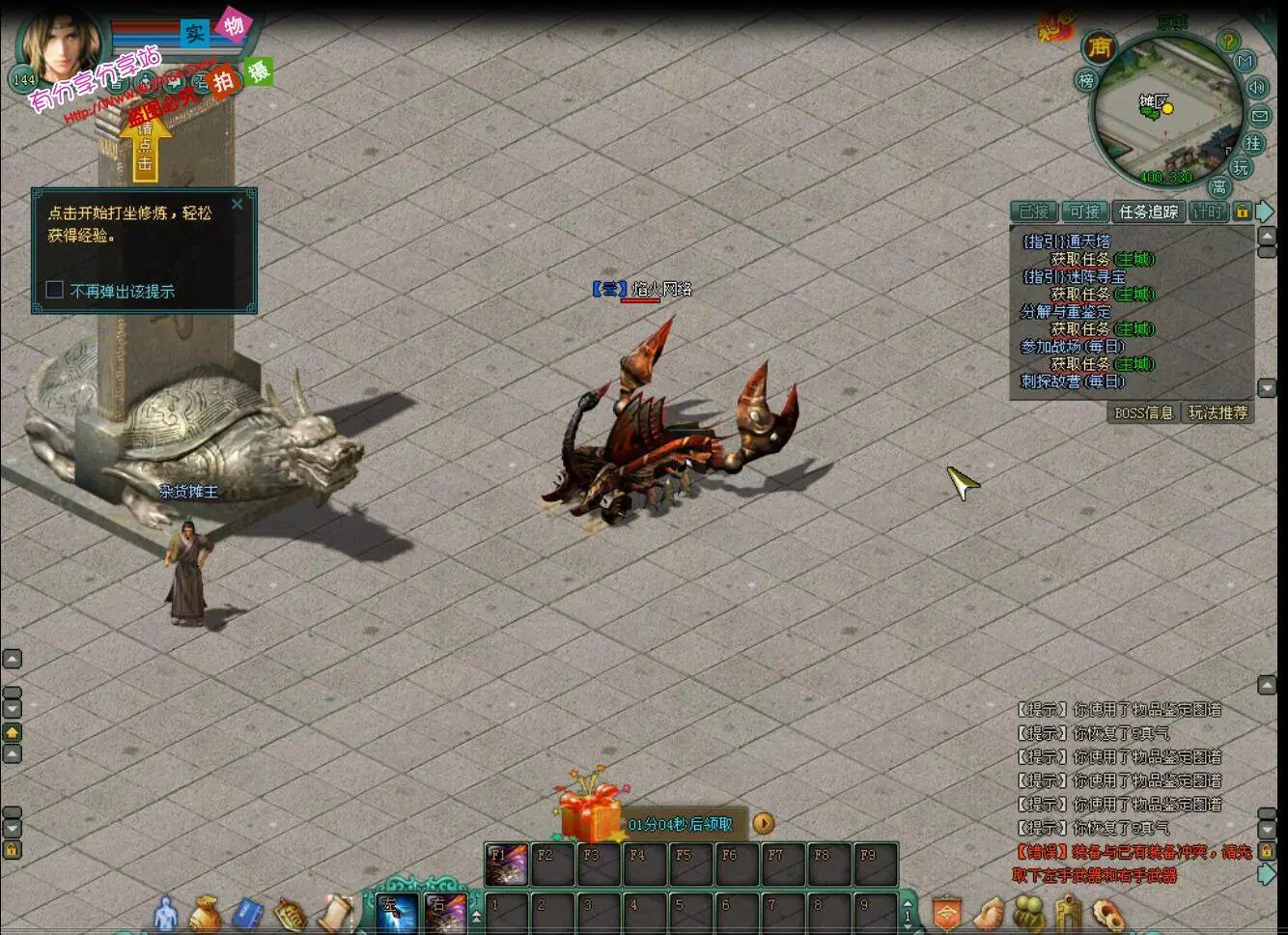Close the meditation tip popup

238,205
